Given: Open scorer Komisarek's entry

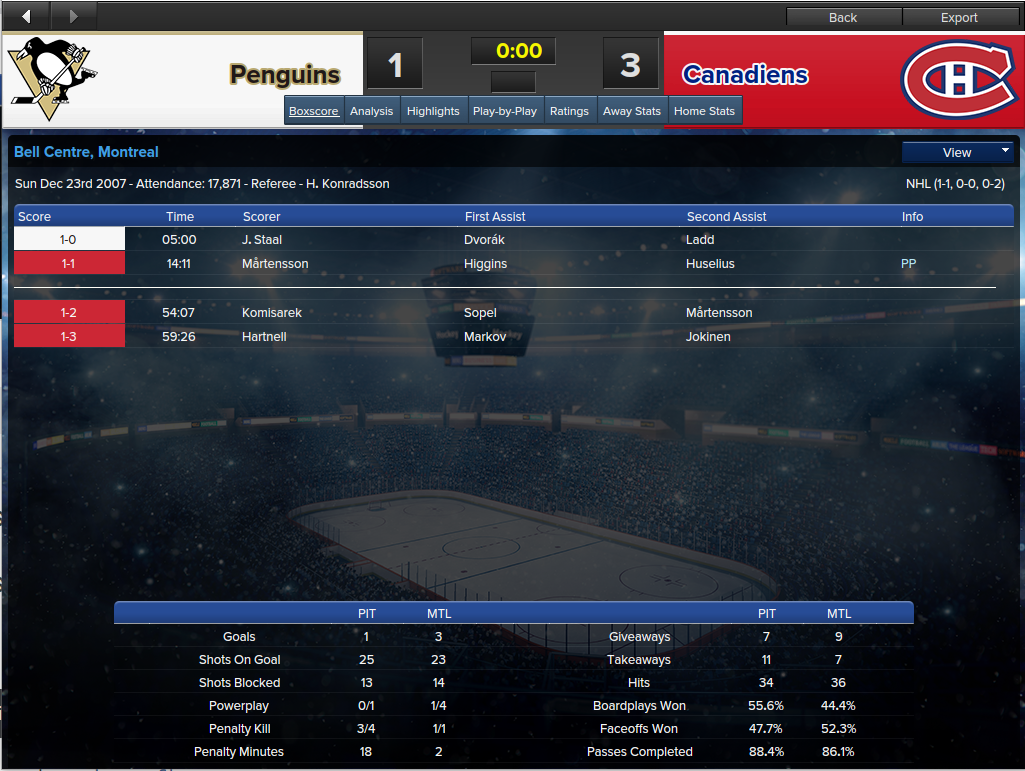Looking at the screenshot, I should pyautogui.click(x=272, y=313).
